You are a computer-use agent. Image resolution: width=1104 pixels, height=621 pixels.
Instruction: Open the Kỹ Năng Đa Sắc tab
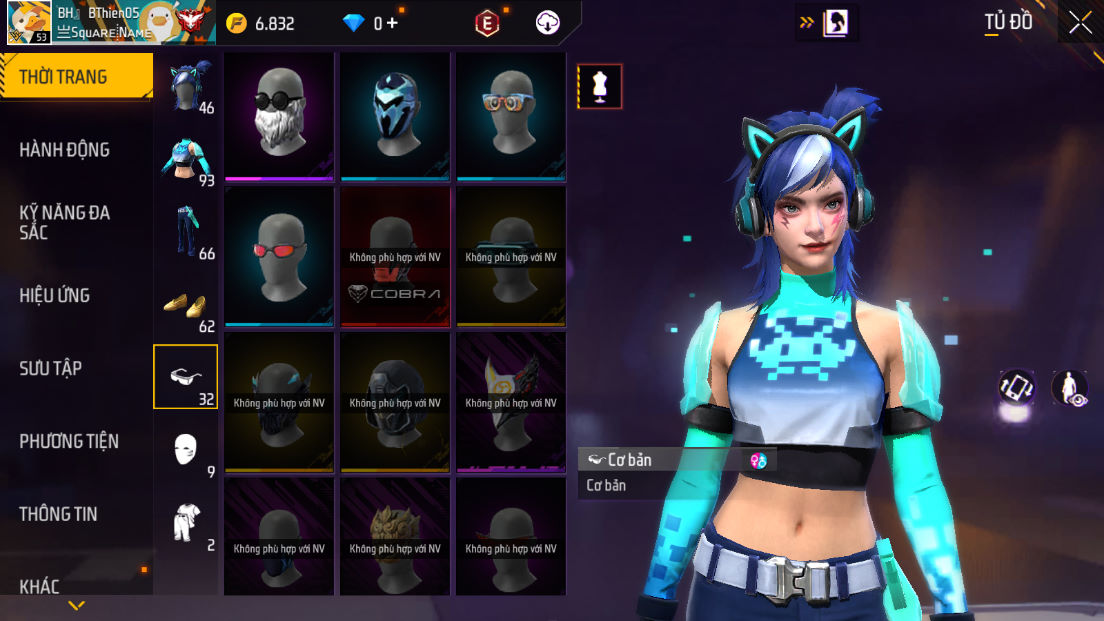[x=65, y=222]
